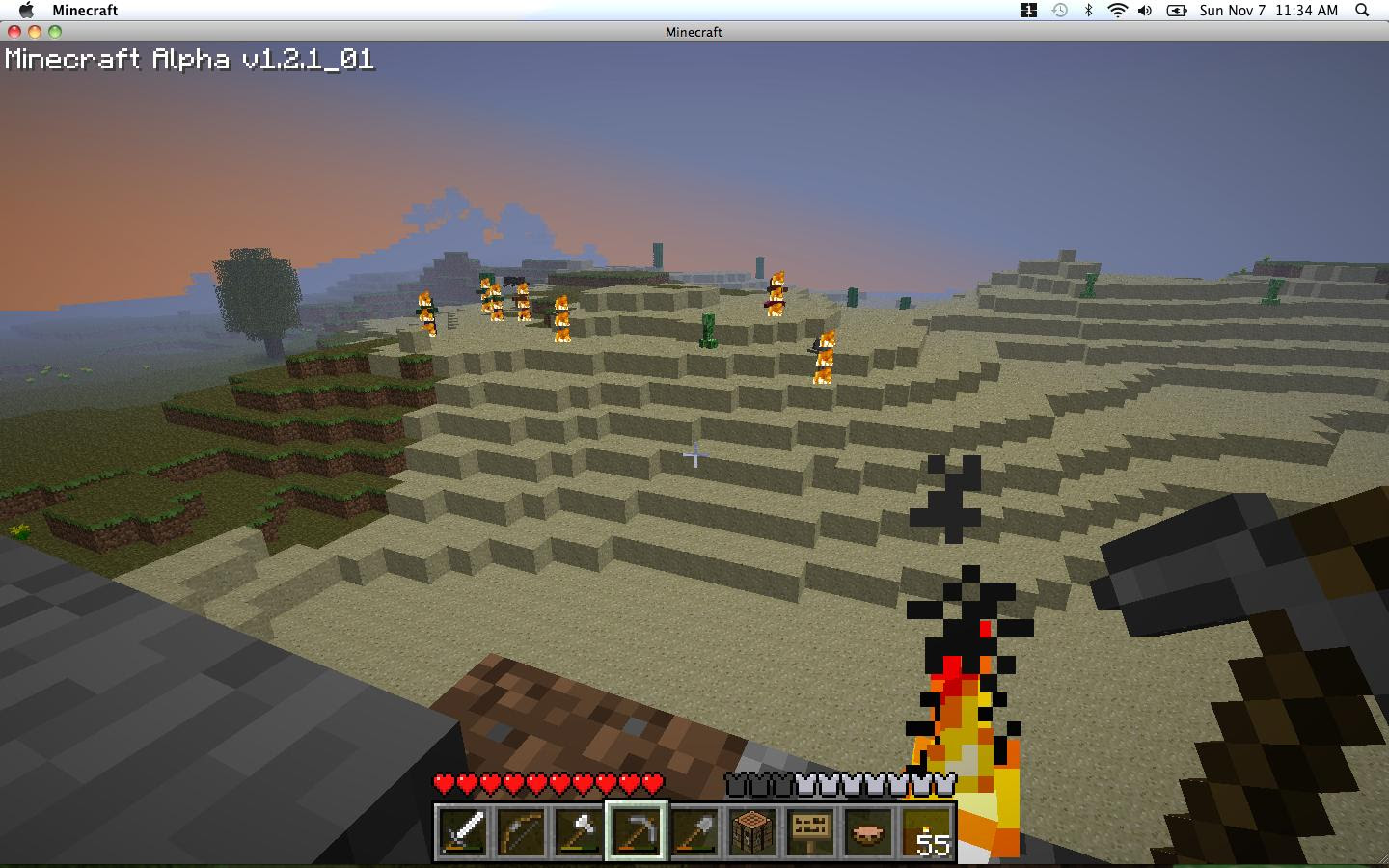
Task: Select the iron axe slot
Action: click(579, 830)
